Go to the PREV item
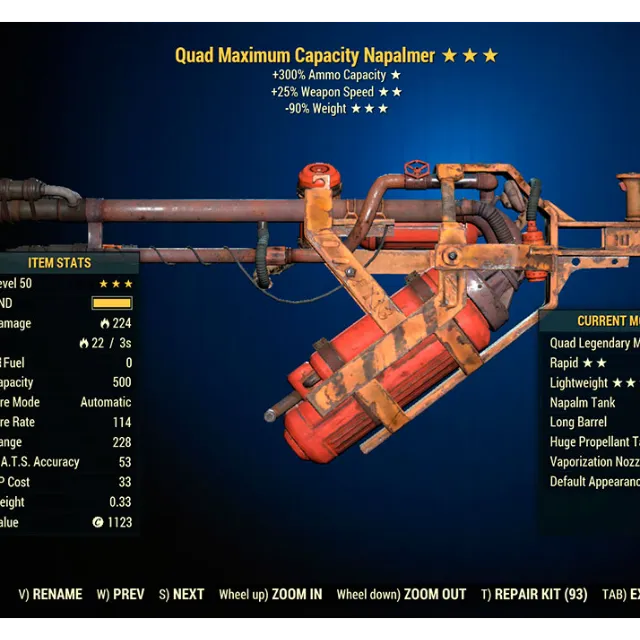Viewport: 640px width, 640px height. click(121, 594)
